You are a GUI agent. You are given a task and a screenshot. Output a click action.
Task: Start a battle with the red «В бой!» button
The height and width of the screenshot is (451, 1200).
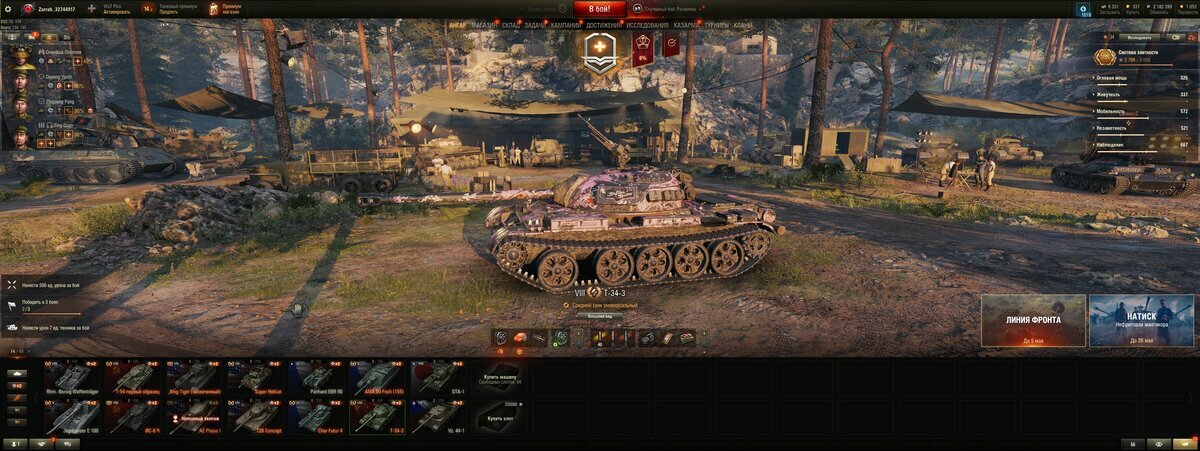pyautogui.click(x=600, y=9)
